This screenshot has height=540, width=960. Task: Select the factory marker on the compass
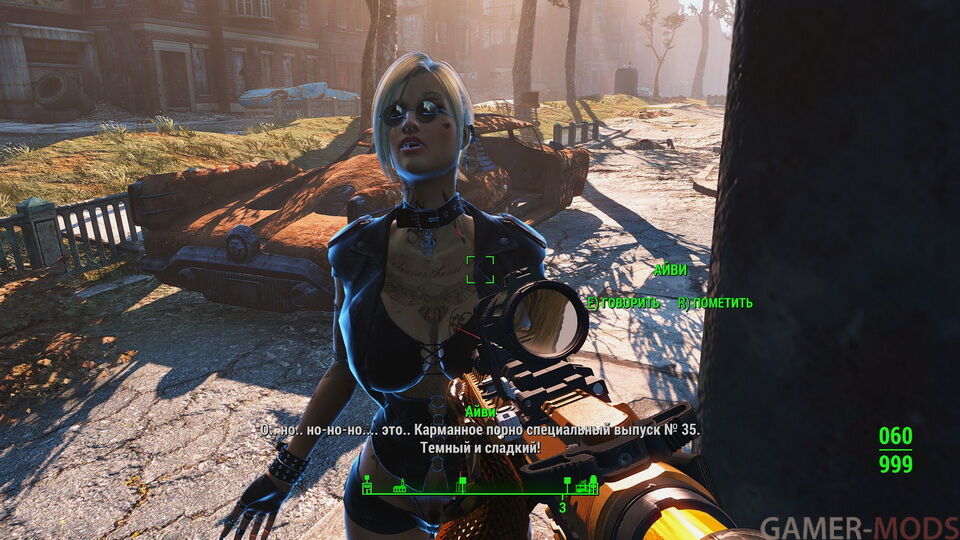581,487
